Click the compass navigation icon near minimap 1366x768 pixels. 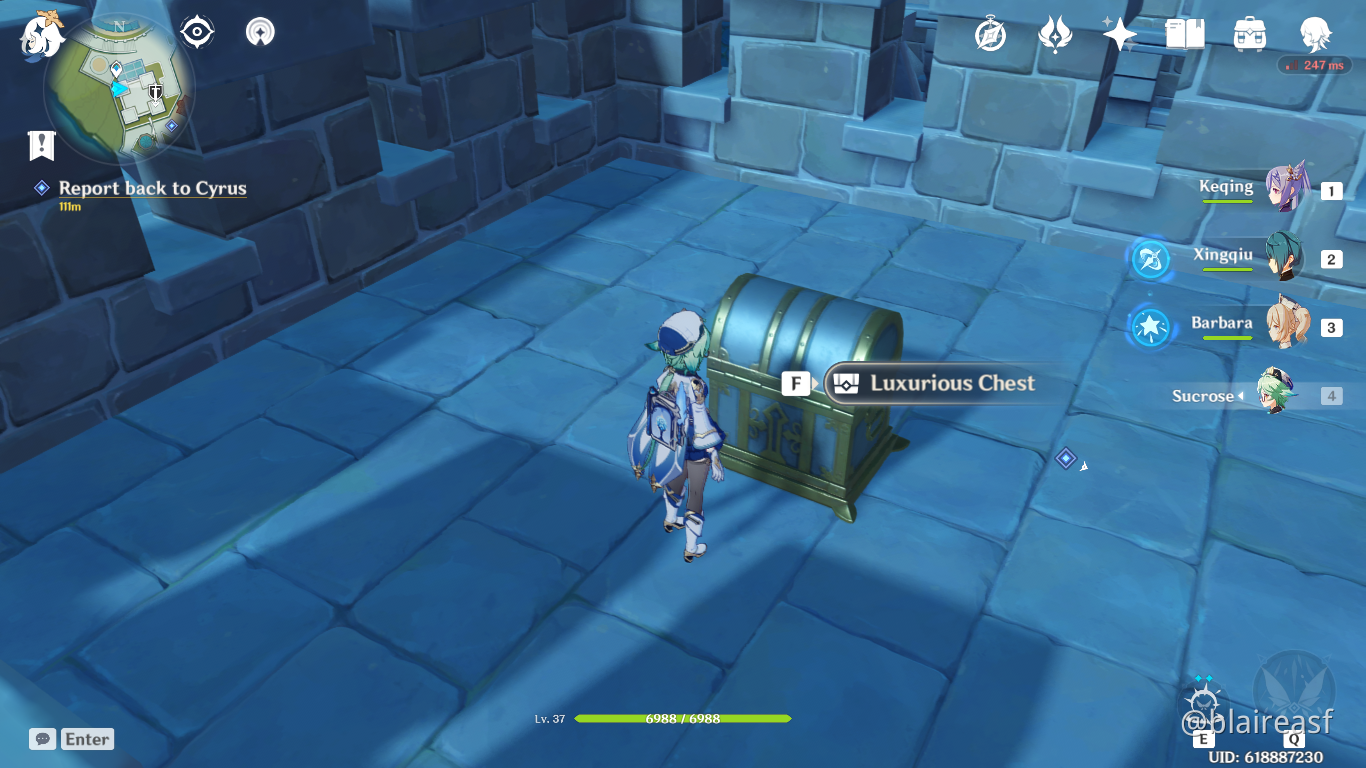(x=196, y=31)
